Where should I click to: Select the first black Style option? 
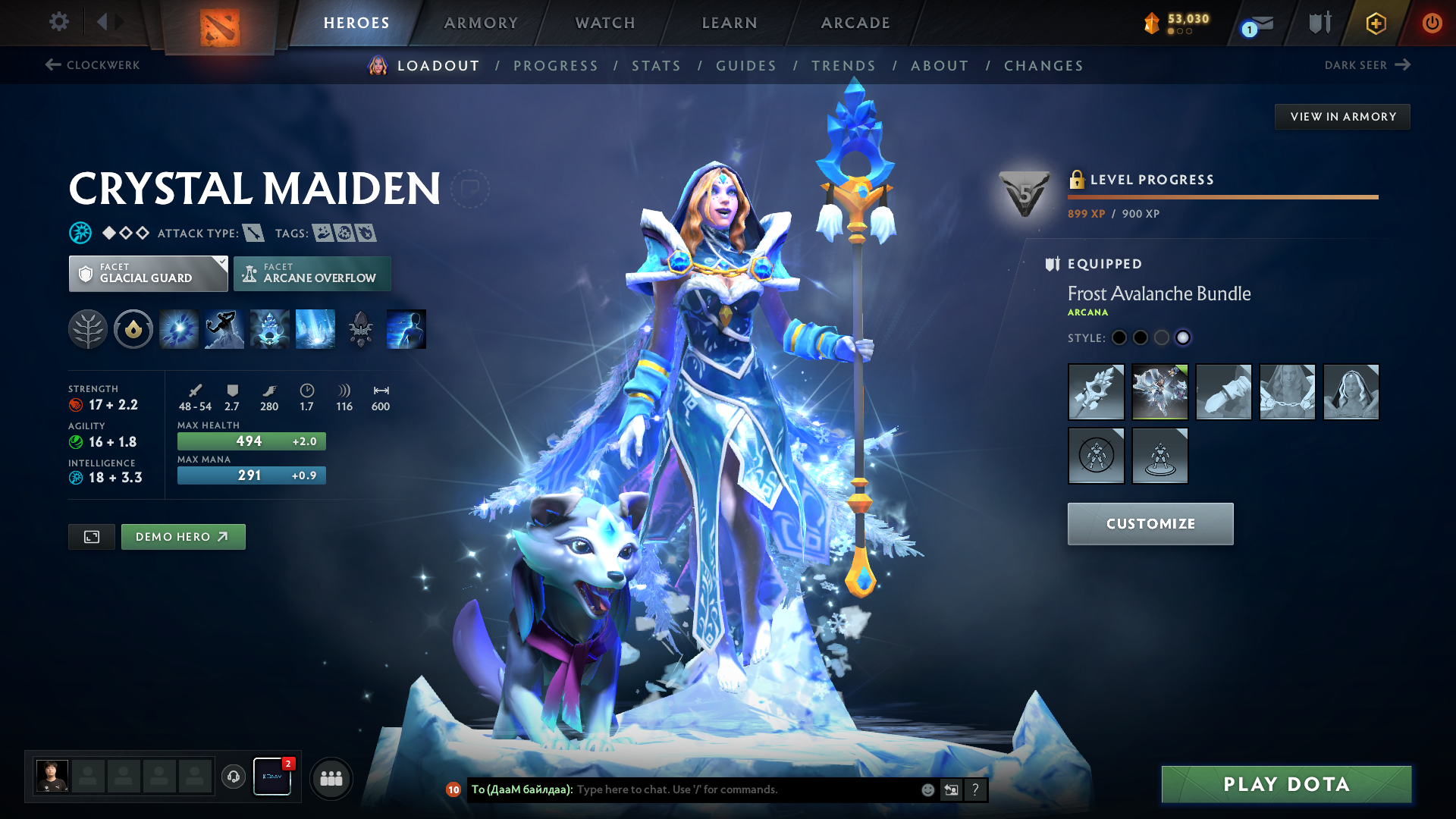pos(1119,337)
